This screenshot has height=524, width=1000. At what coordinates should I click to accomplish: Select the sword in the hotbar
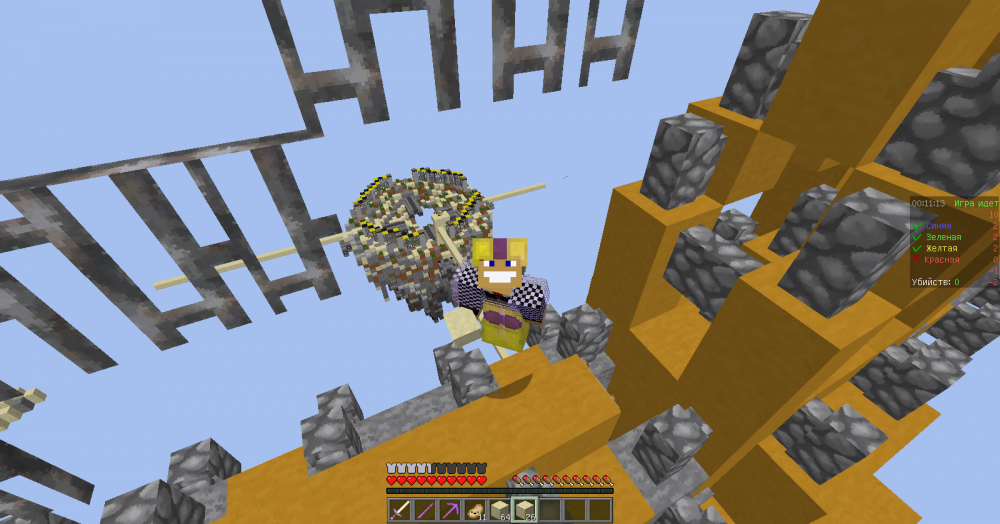pyautogui.click(x=400, y=510)
